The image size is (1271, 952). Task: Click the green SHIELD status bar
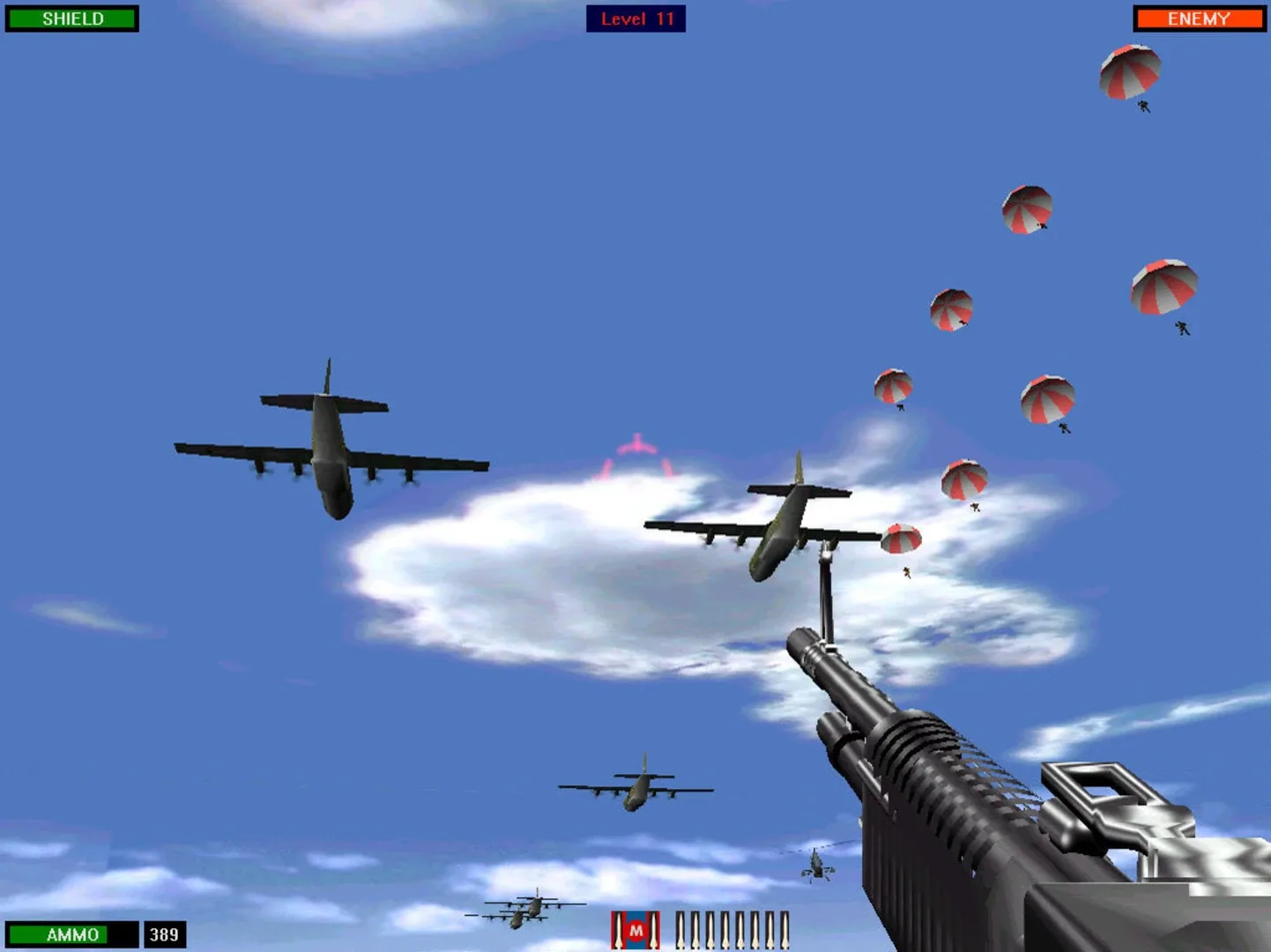click(x=72, y=18)
